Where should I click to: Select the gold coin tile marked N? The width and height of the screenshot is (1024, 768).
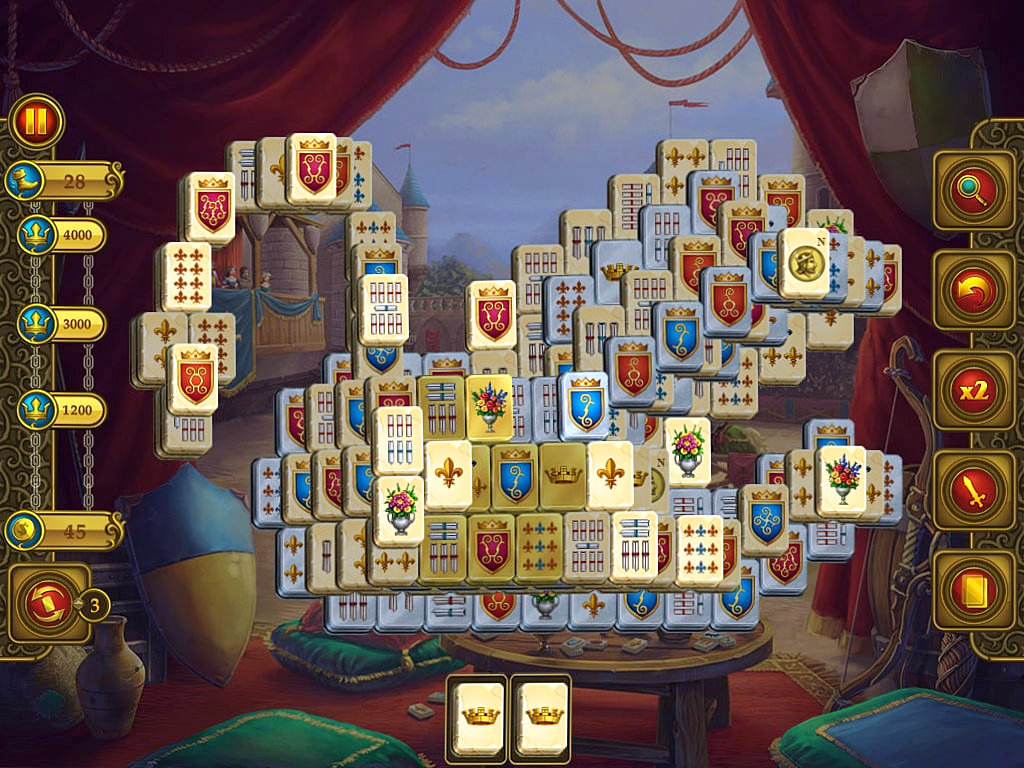tap(803, 264)
